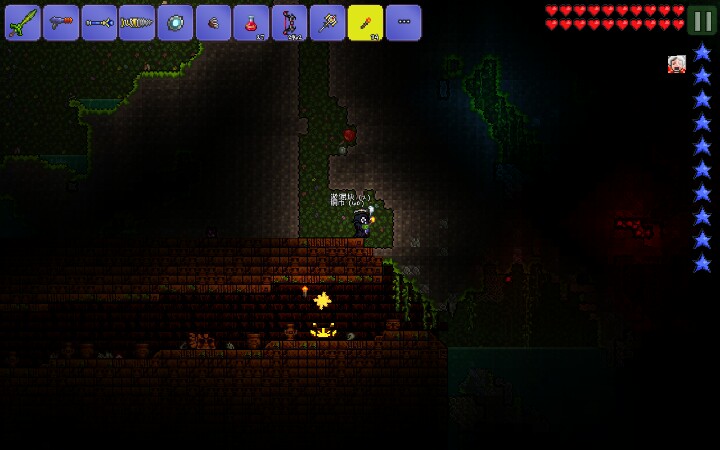
Task: Pause the game
Action: 701,20
